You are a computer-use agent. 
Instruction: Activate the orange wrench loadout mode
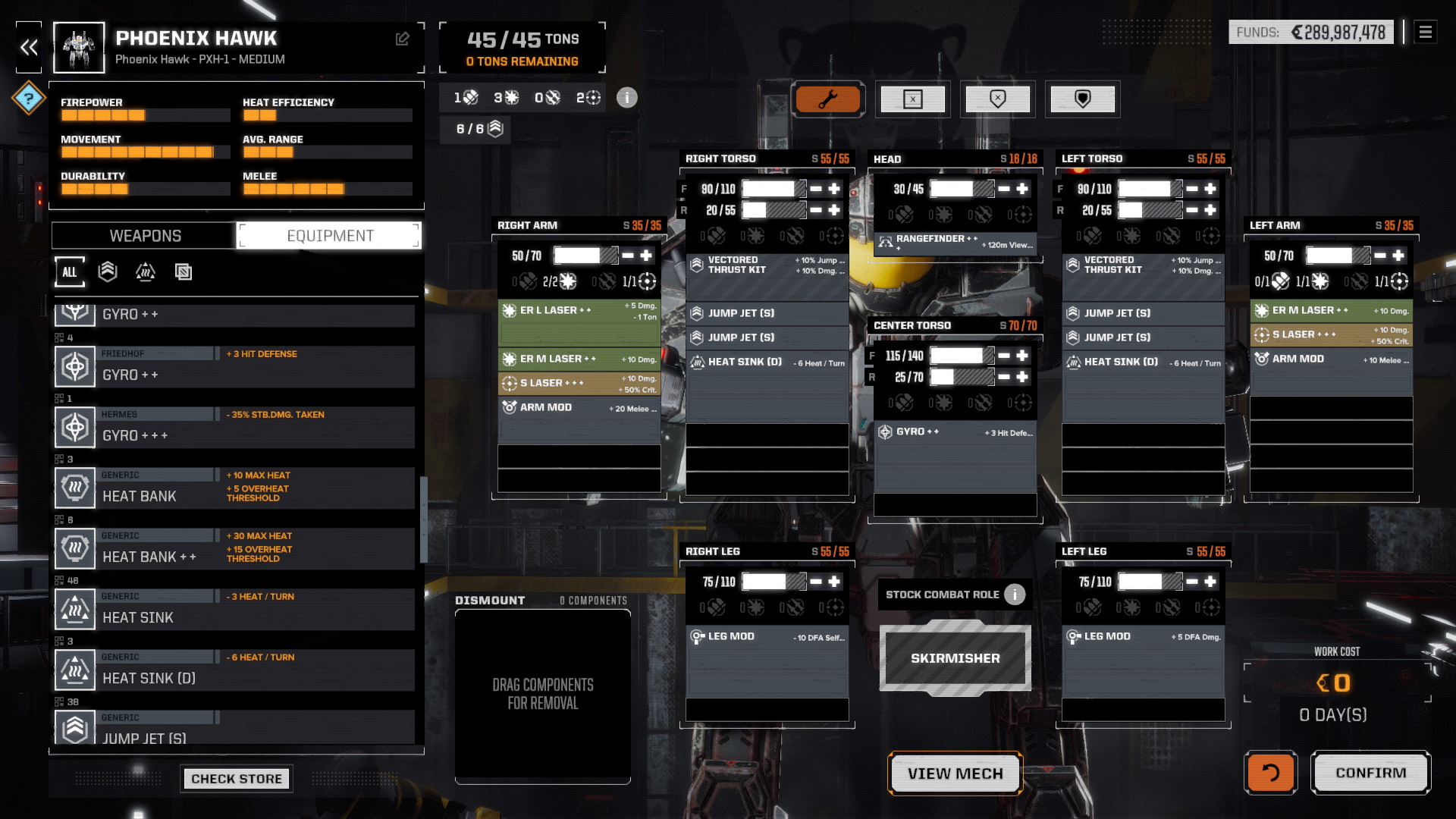pyautogui.click(x=828, y=99)
